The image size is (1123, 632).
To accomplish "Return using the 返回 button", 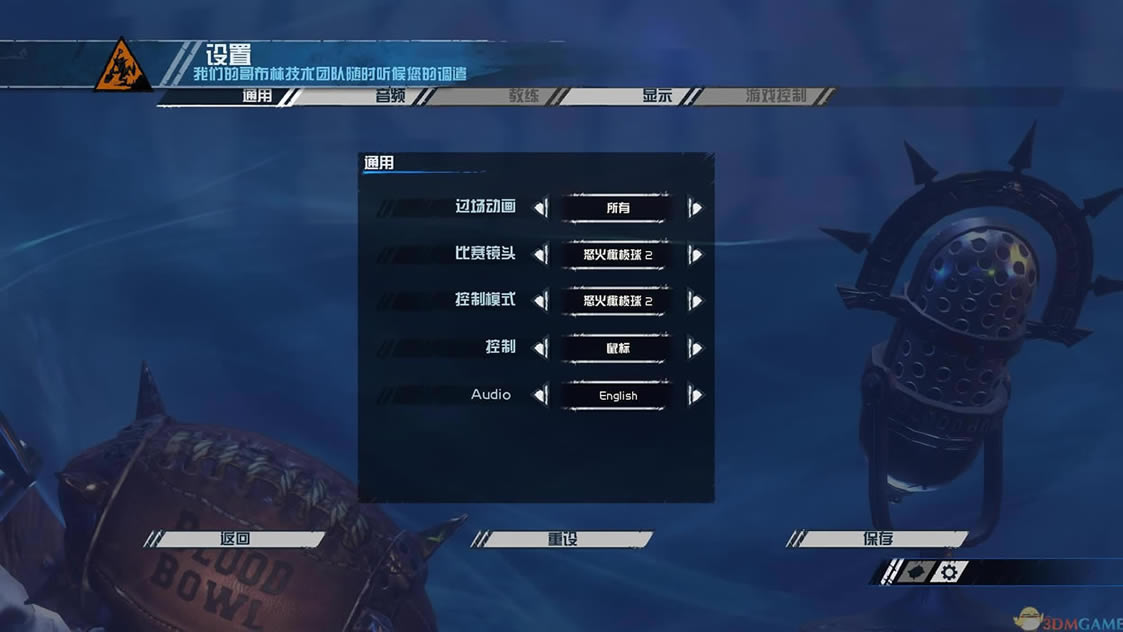I will 235,539.
